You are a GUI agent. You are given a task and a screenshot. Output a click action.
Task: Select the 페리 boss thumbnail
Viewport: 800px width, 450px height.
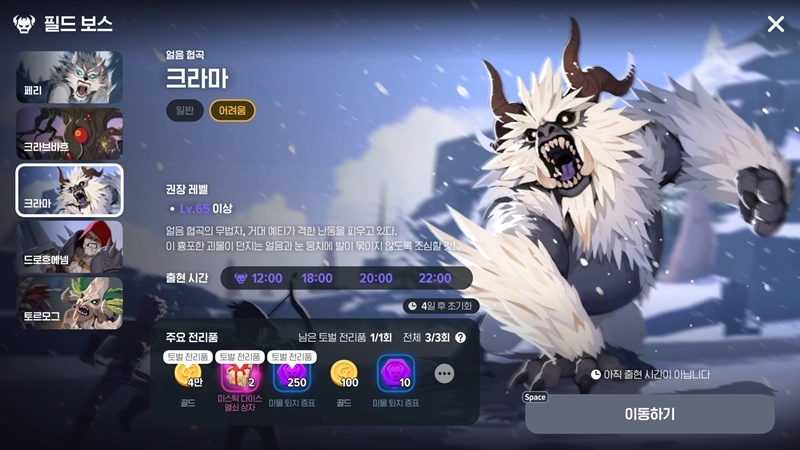click(69, 77)
